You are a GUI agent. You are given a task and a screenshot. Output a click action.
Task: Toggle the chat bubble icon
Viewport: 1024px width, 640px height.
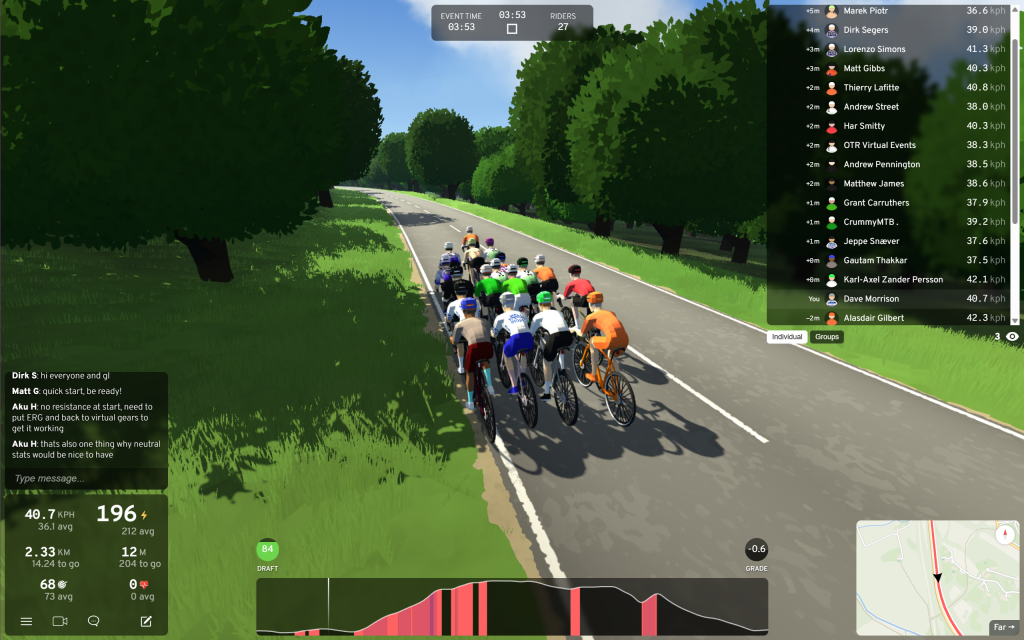tap(94, 621)
